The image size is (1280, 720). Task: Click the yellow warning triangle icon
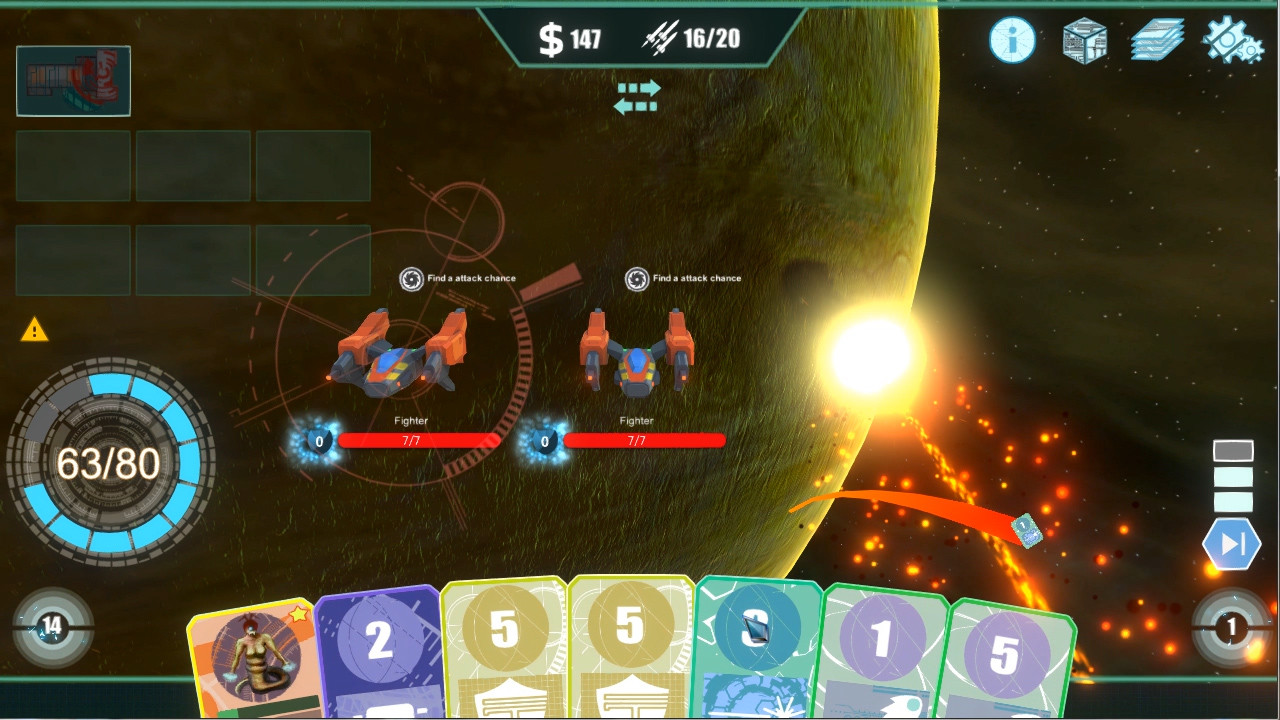tap(37, 330)
